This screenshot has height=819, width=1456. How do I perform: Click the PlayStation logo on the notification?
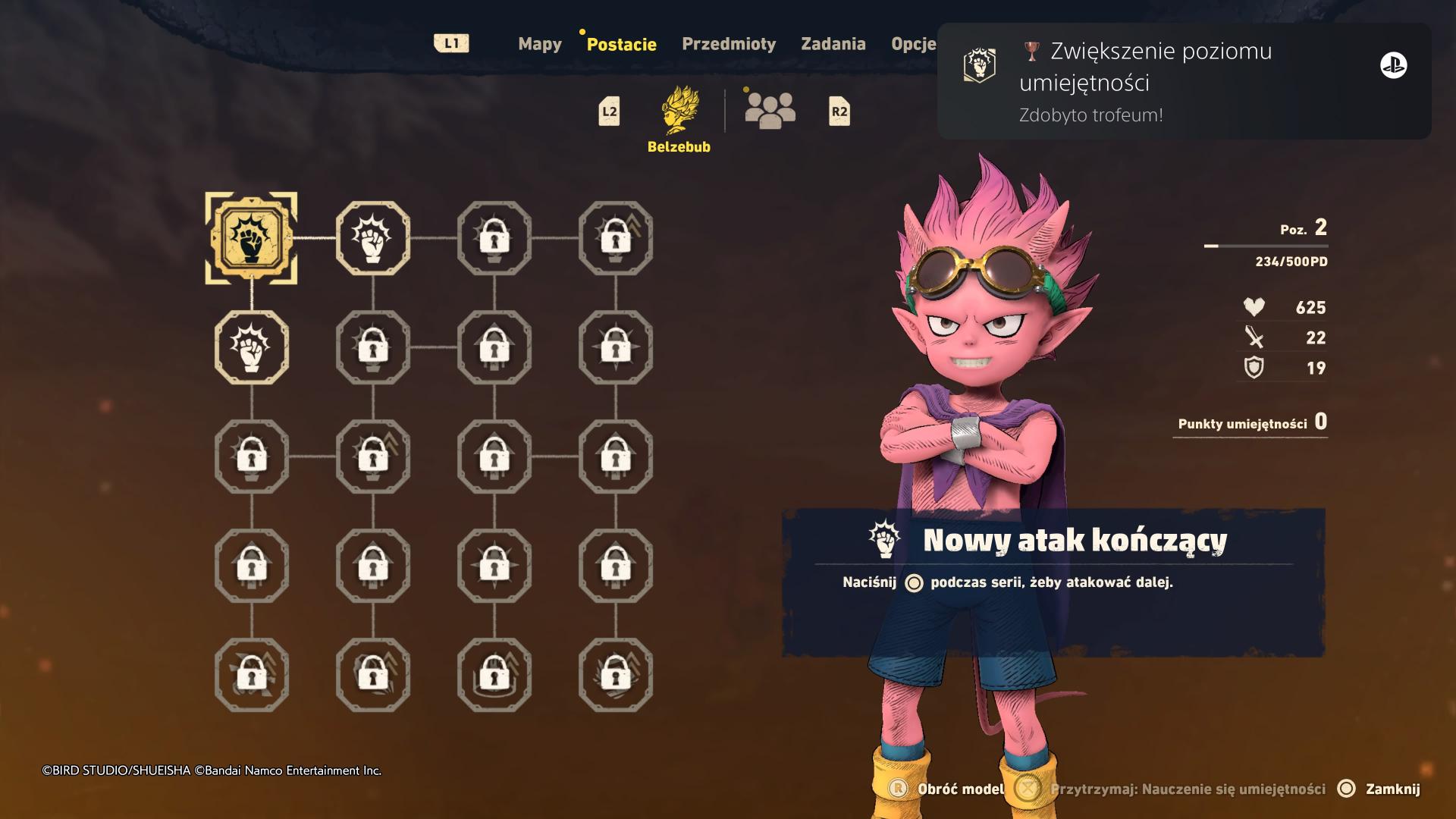point(1393,66)
